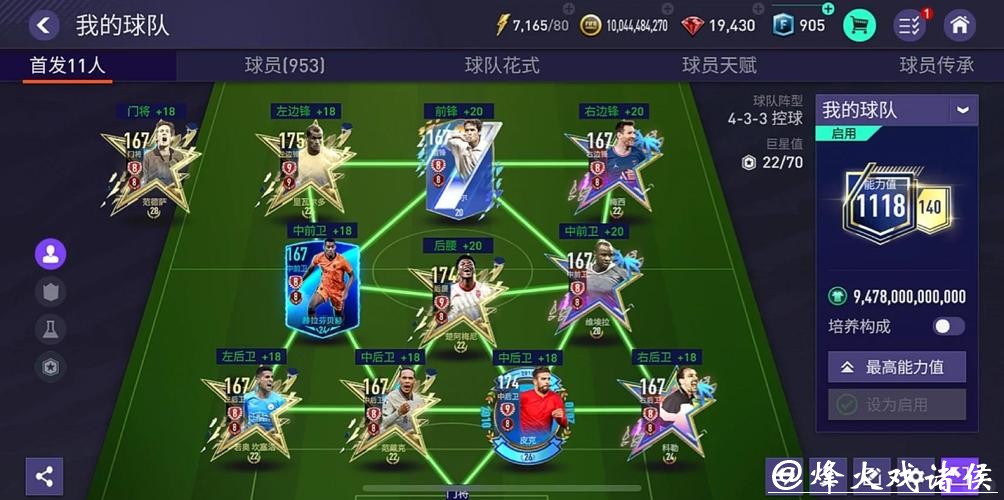
Task: Apply 最高能力值 lineup
Action: pyautogui.click(x=897, y=367)
